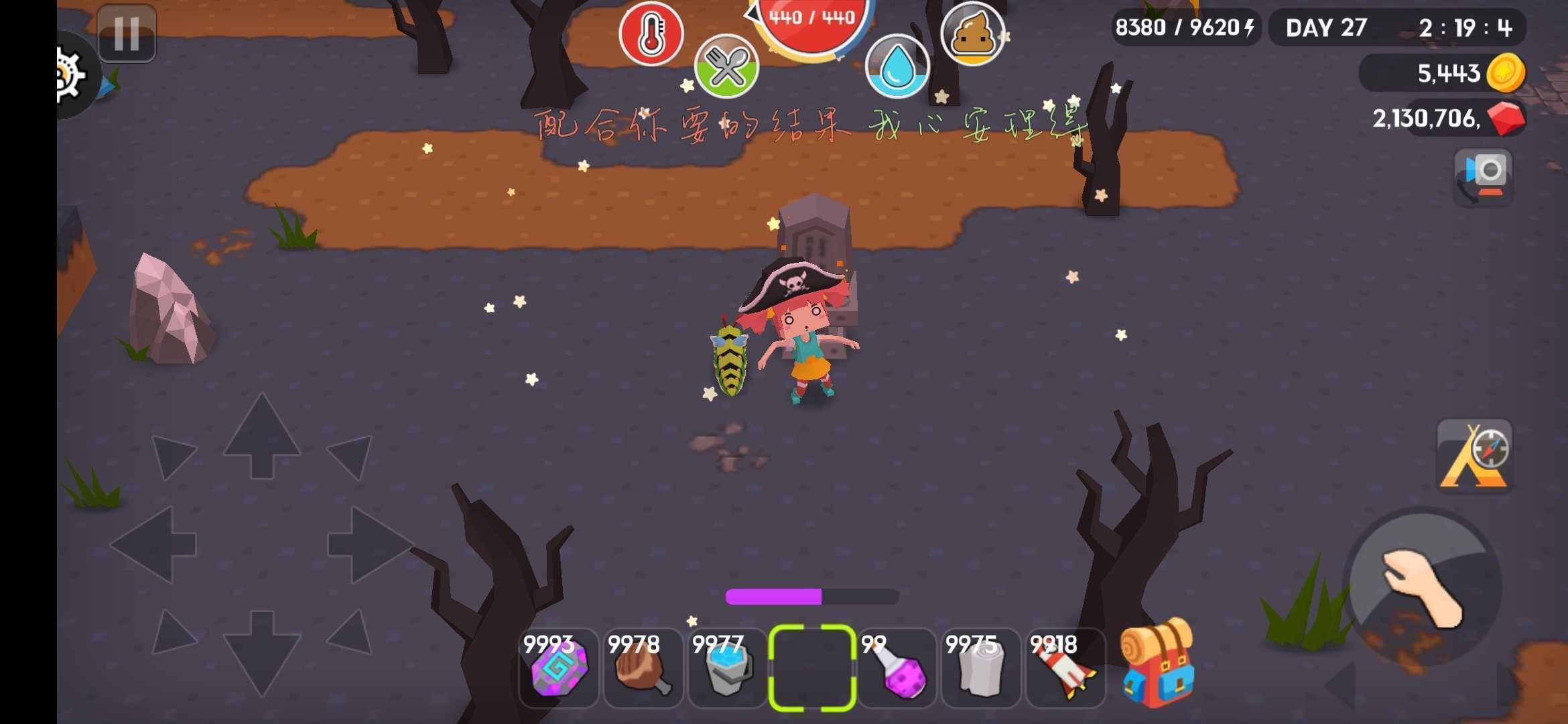Tap the water droplet thirst icon

coord(897,67)
